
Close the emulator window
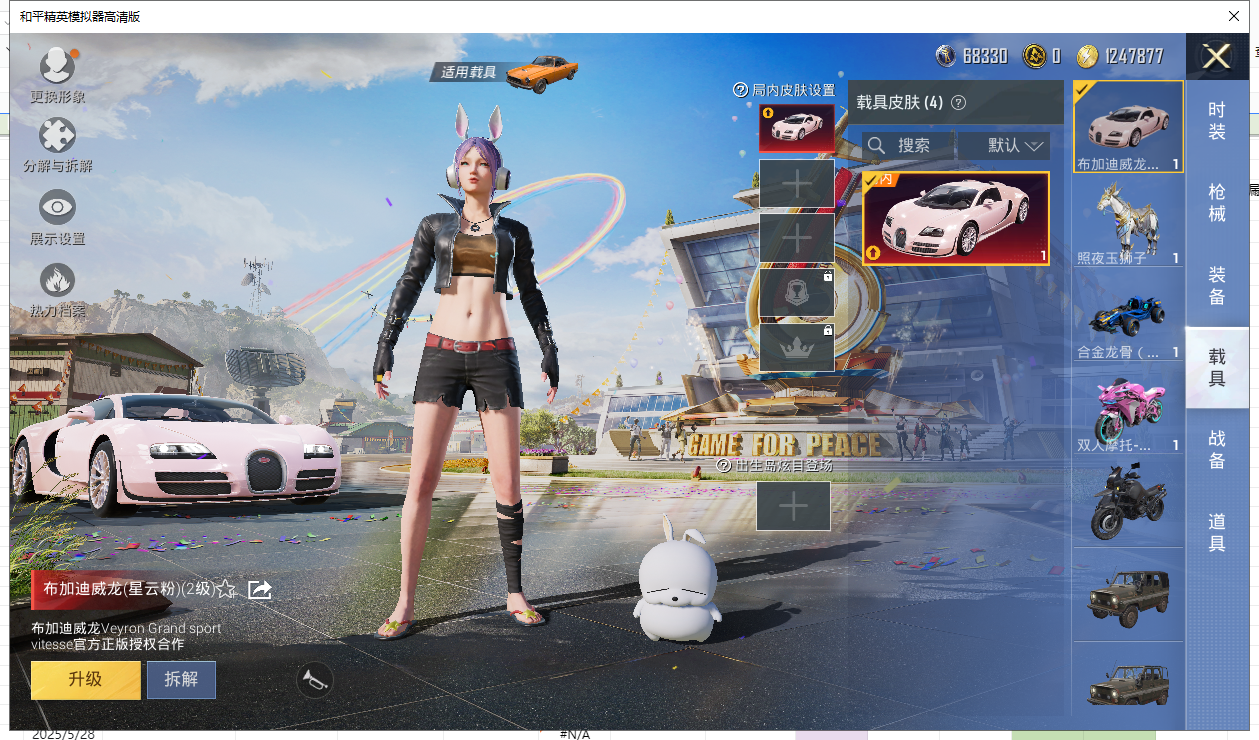1234,16
